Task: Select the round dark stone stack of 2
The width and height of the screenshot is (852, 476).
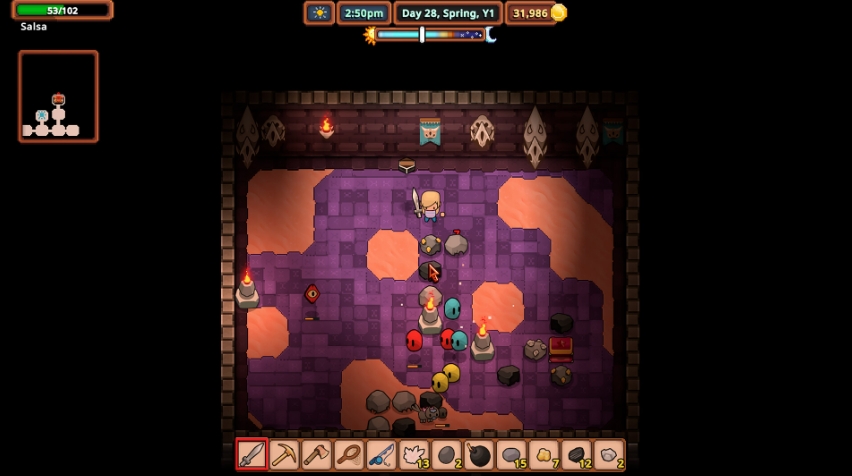Action: pos(446,455)
